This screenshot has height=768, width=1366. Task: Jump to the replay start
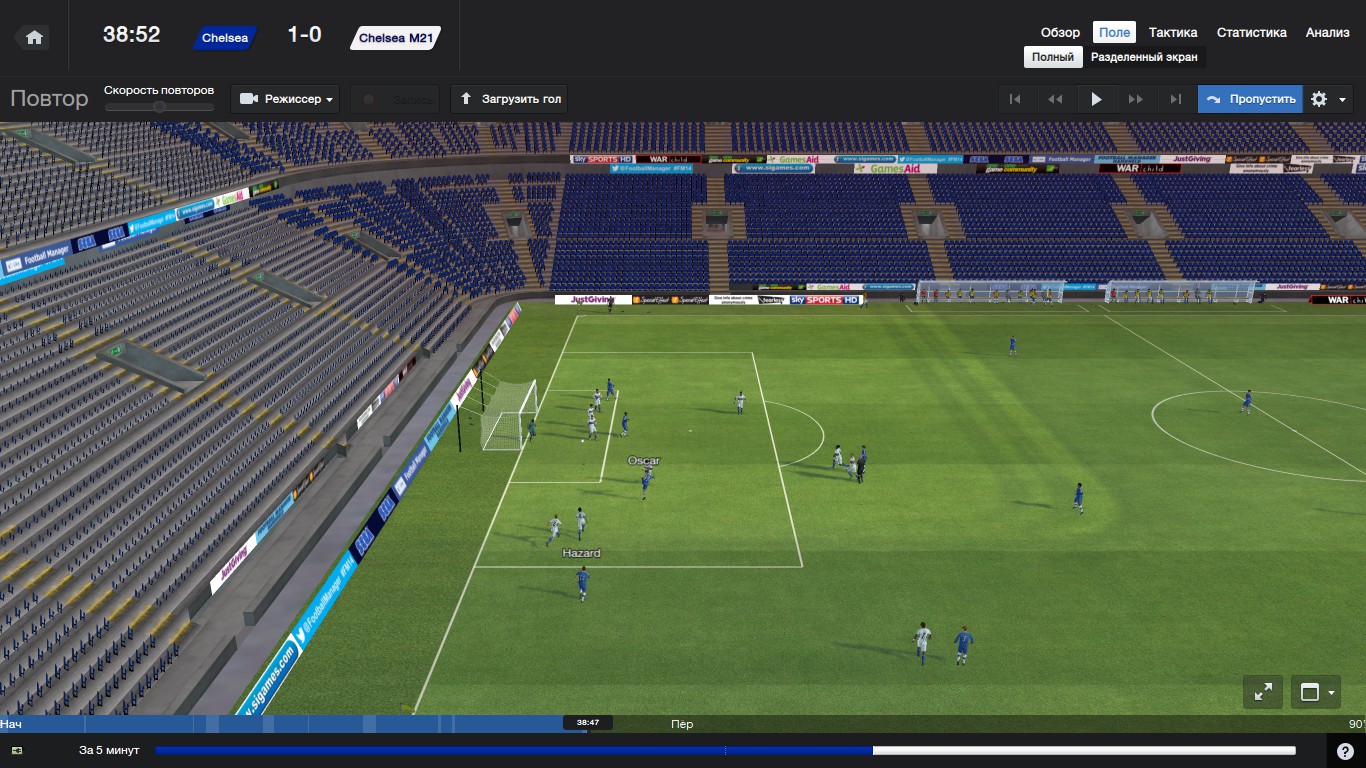(x=1015, y=99)
